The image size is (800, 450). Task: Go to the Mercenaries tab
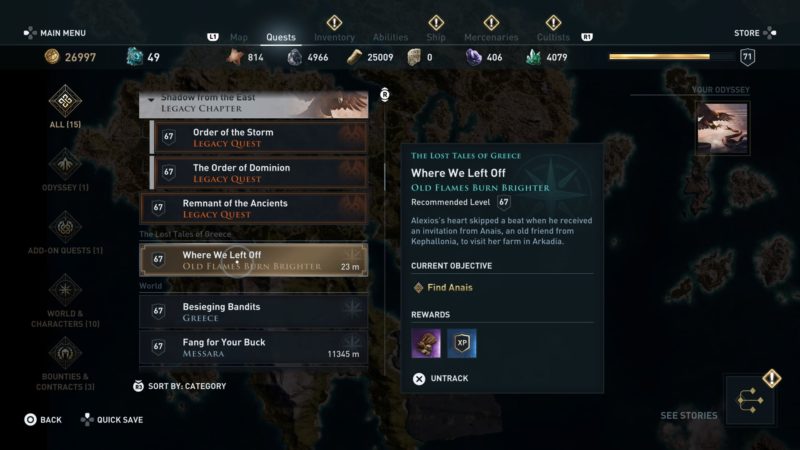click(491, 38)
